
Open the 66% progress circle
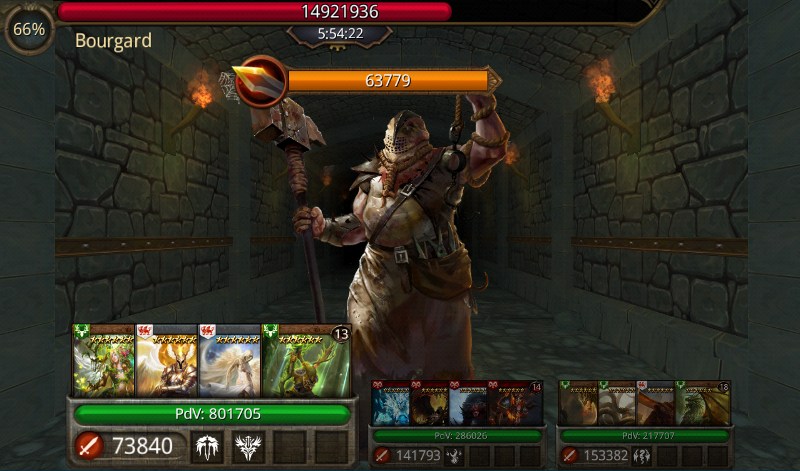pos(30,29)
